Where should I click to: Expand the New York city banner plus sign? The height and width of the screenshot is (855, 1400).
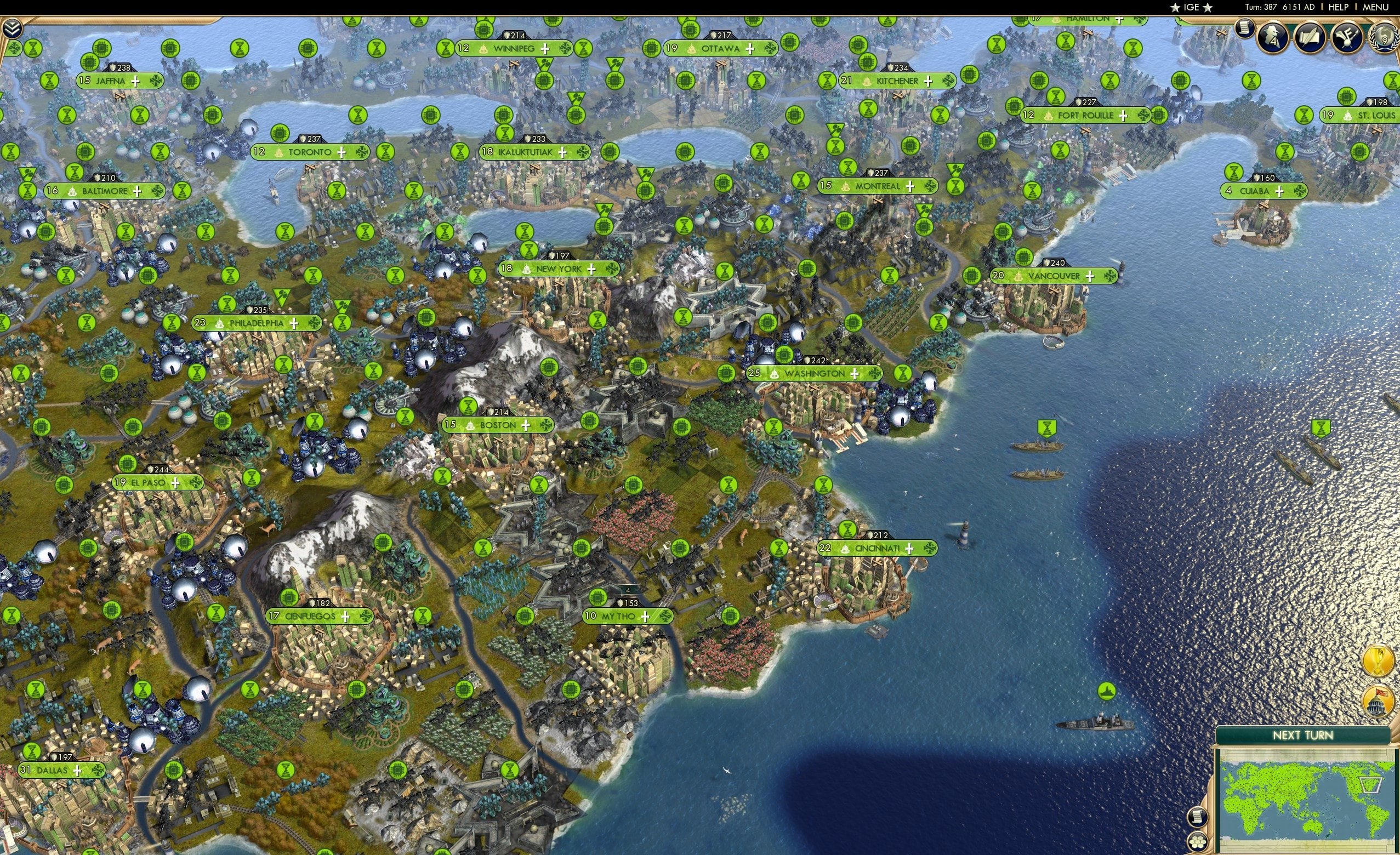[x=591, y=269]
